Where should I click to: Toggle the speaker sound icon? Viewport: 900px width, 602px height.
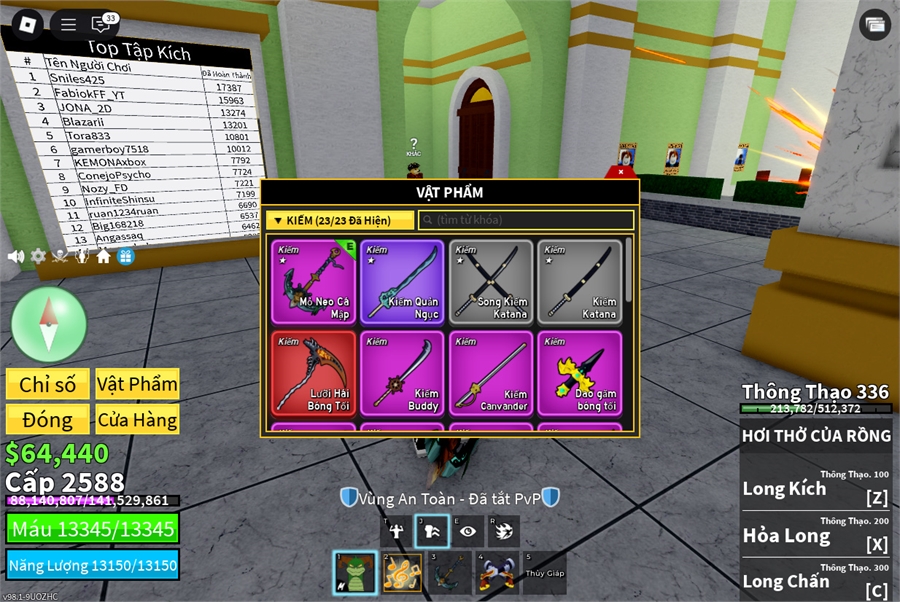click(16, 256)
